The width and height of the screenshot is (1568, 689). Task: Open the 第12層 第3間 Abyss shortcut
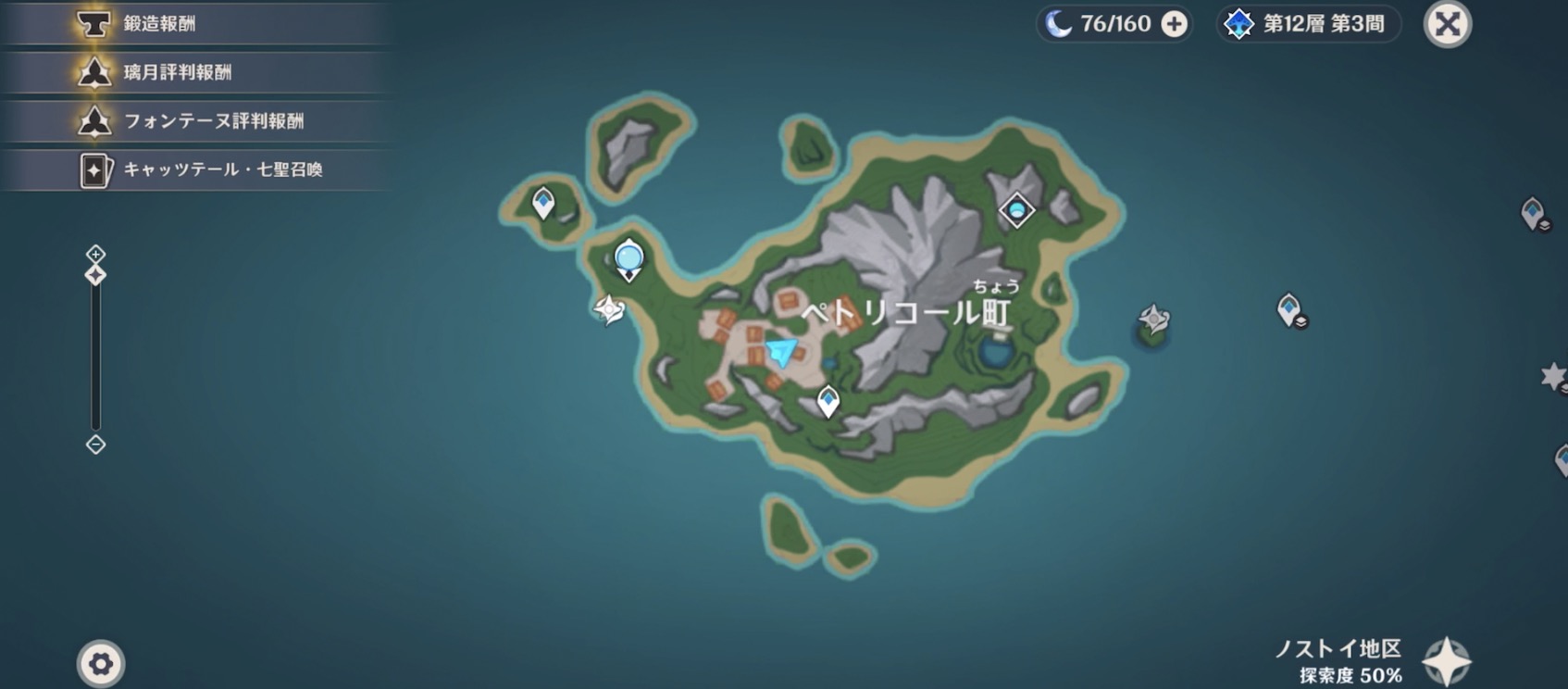[x=1308, y=25]
